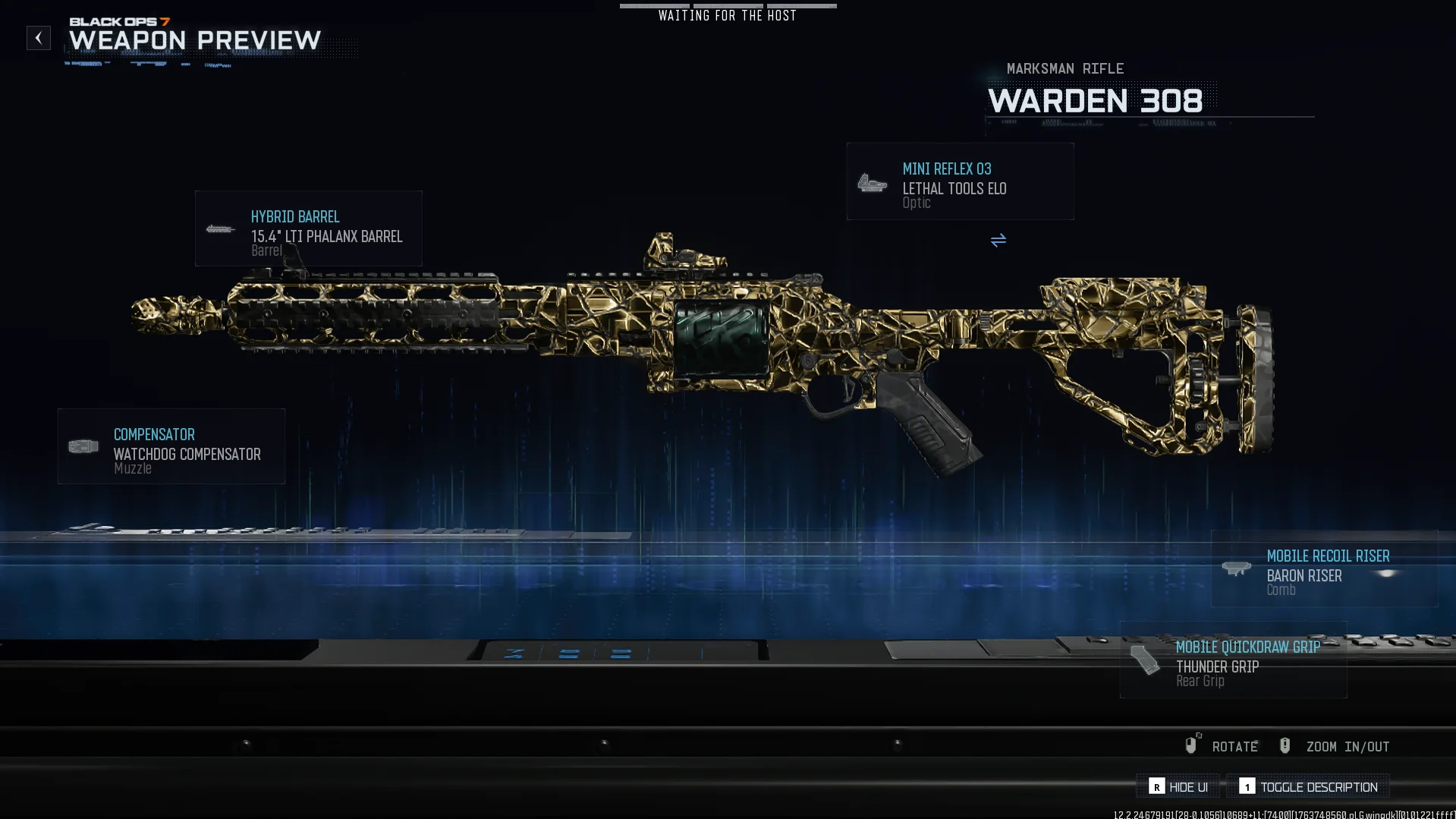Click the first host-waiting progress segment
Viewport: 1456px width, 819px height.
pos(653,6)
